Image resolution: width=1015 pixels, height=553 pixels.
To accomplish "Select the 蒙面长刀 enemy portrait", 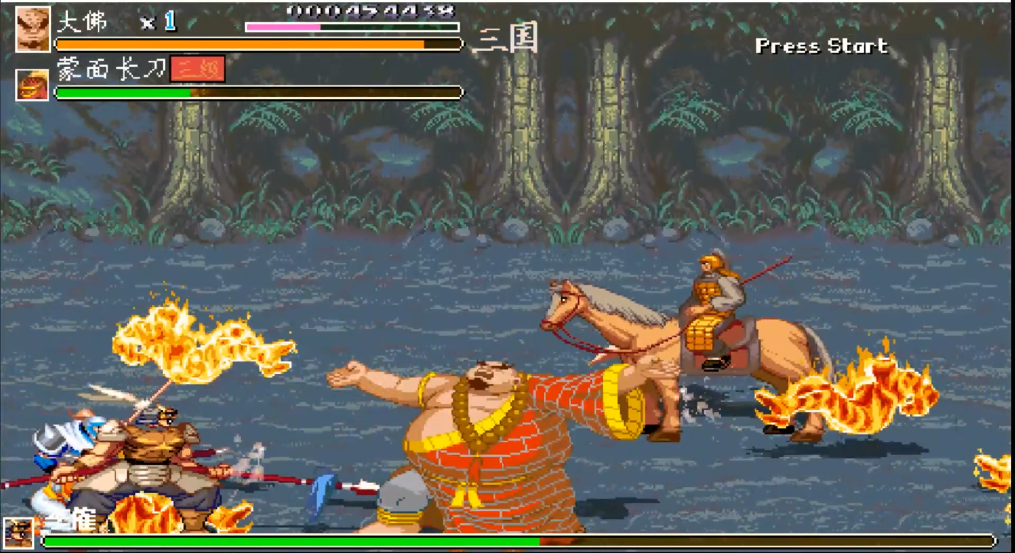I will tap(32, 84).
